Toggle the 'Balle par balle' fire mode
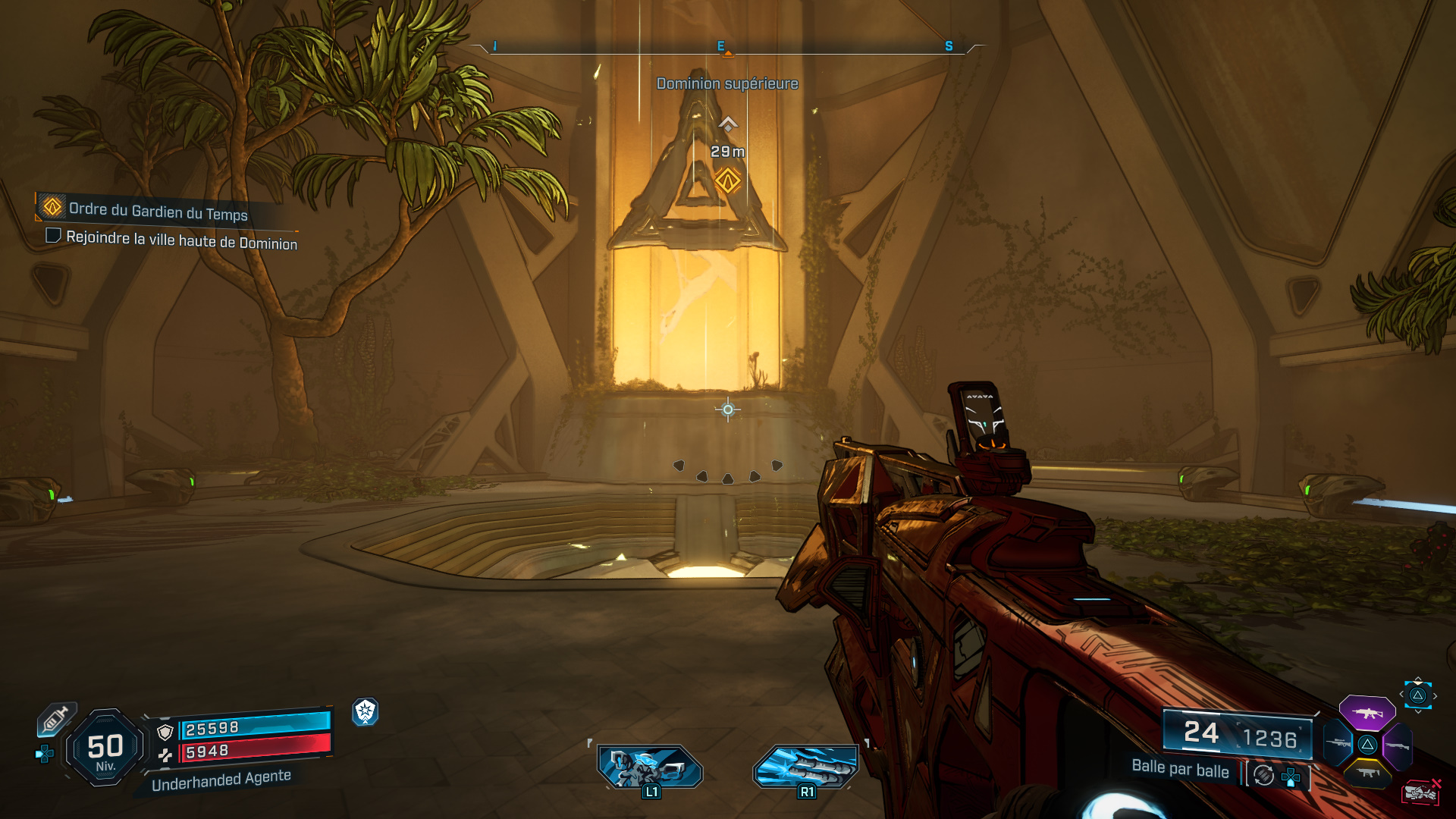Viewport: 1456px width, 819px height. click(x=1181, y=769)
